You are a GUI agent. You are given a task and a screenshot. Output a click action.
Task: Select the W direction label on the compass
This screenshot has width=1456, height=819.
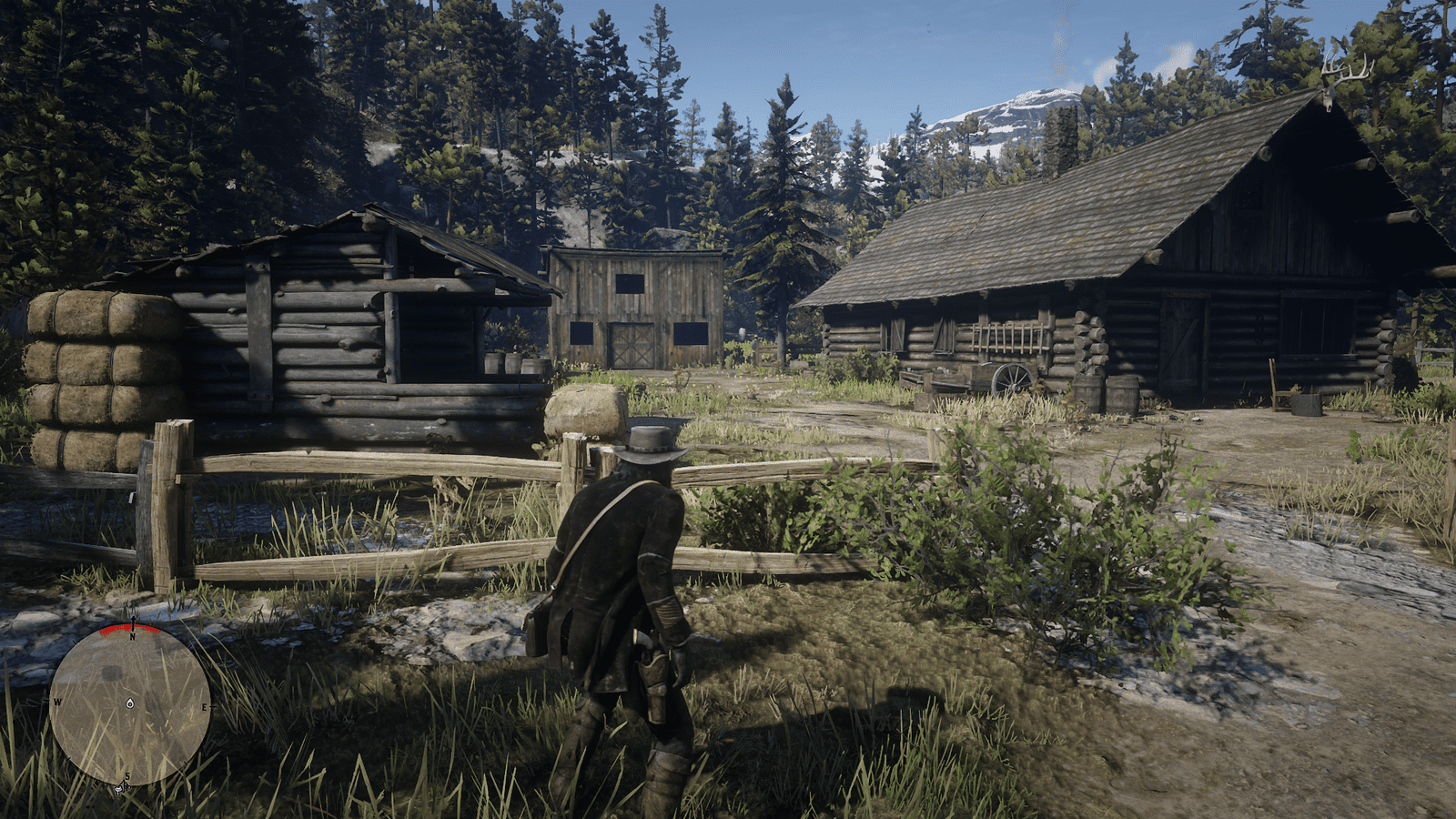click(x=57, y=702)
